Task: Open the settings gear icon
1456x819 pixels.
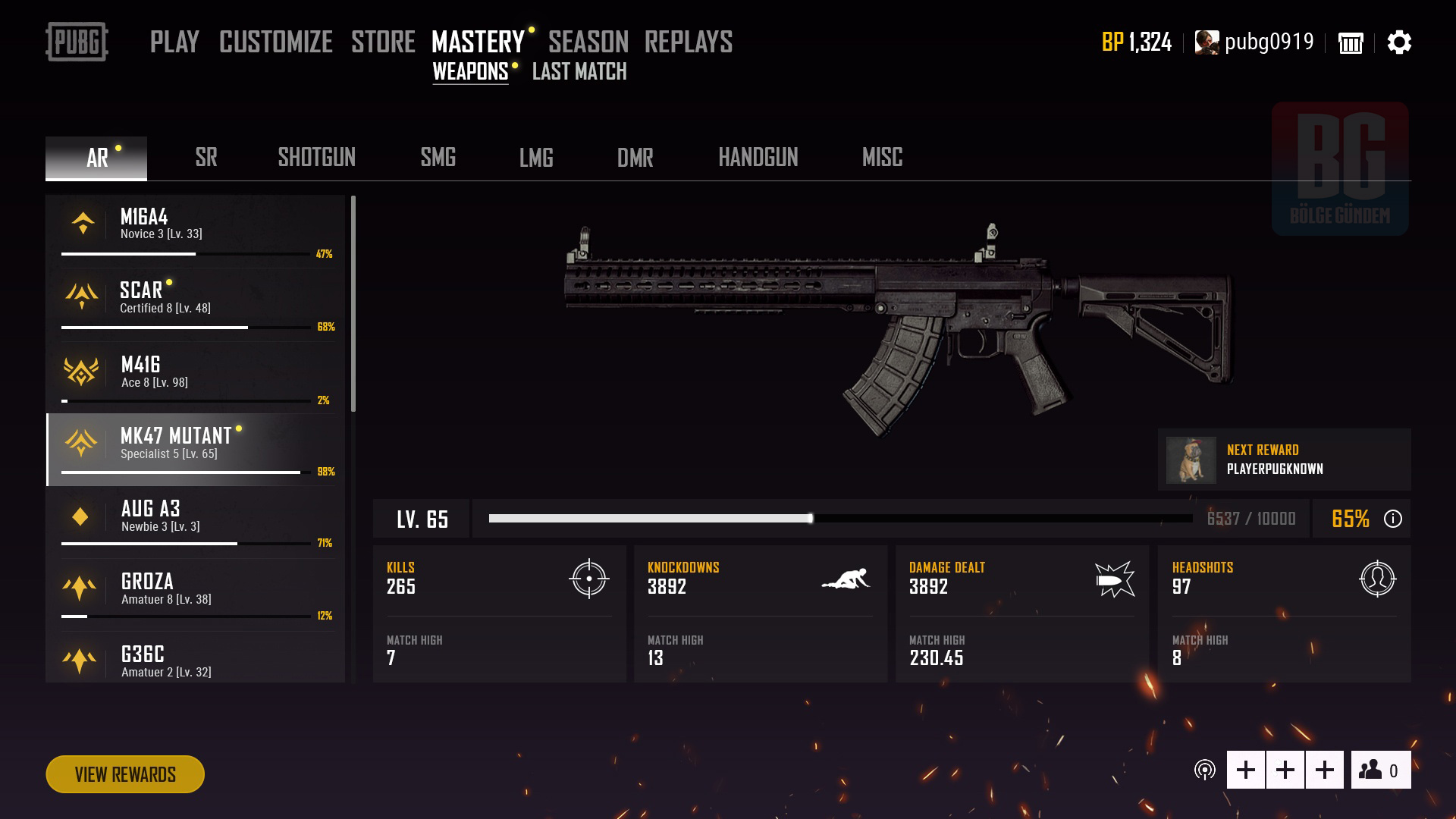Action: 1399,43
